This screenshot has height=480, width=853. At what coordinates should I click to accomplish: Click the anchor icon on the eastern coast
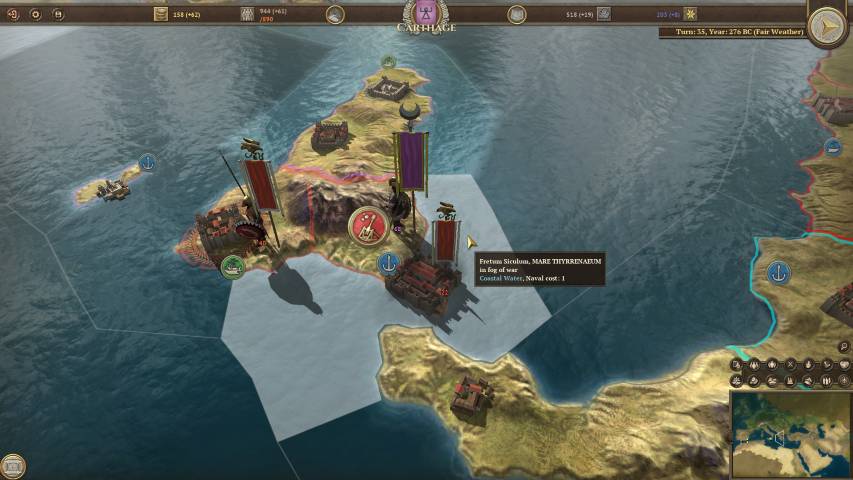[x=778, y=272]
